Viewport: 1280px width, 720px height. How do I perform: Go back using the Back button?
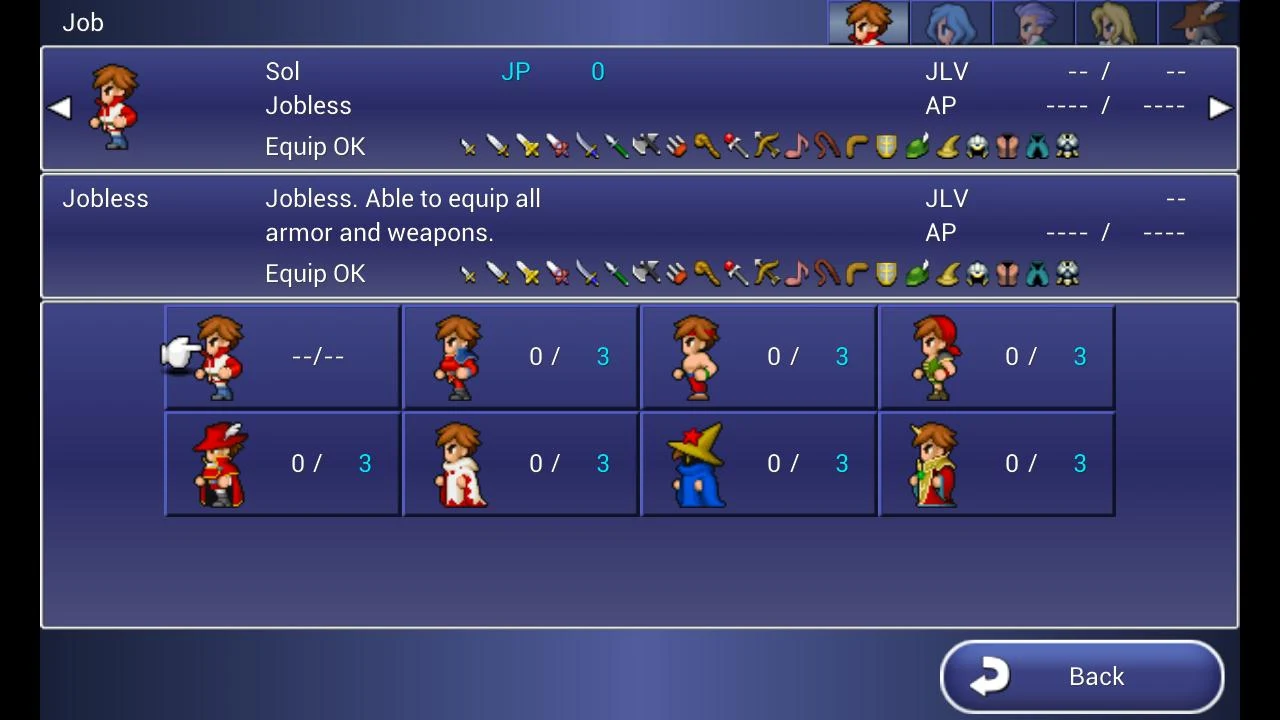pyautogui.click(x=1082, y=677)
